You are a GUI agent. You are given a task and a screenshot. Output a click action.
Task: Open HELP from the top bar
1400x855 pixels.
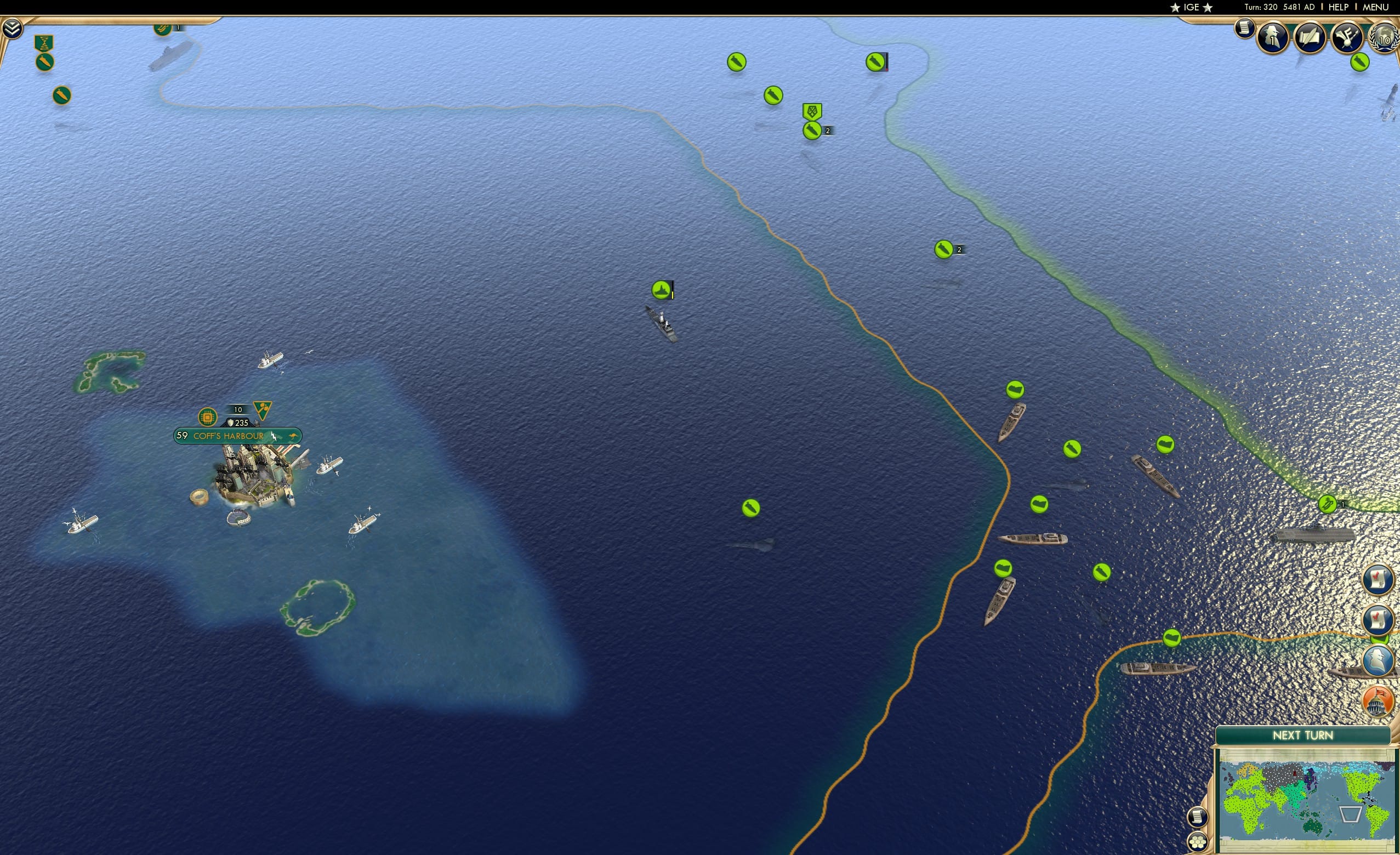1339,7
